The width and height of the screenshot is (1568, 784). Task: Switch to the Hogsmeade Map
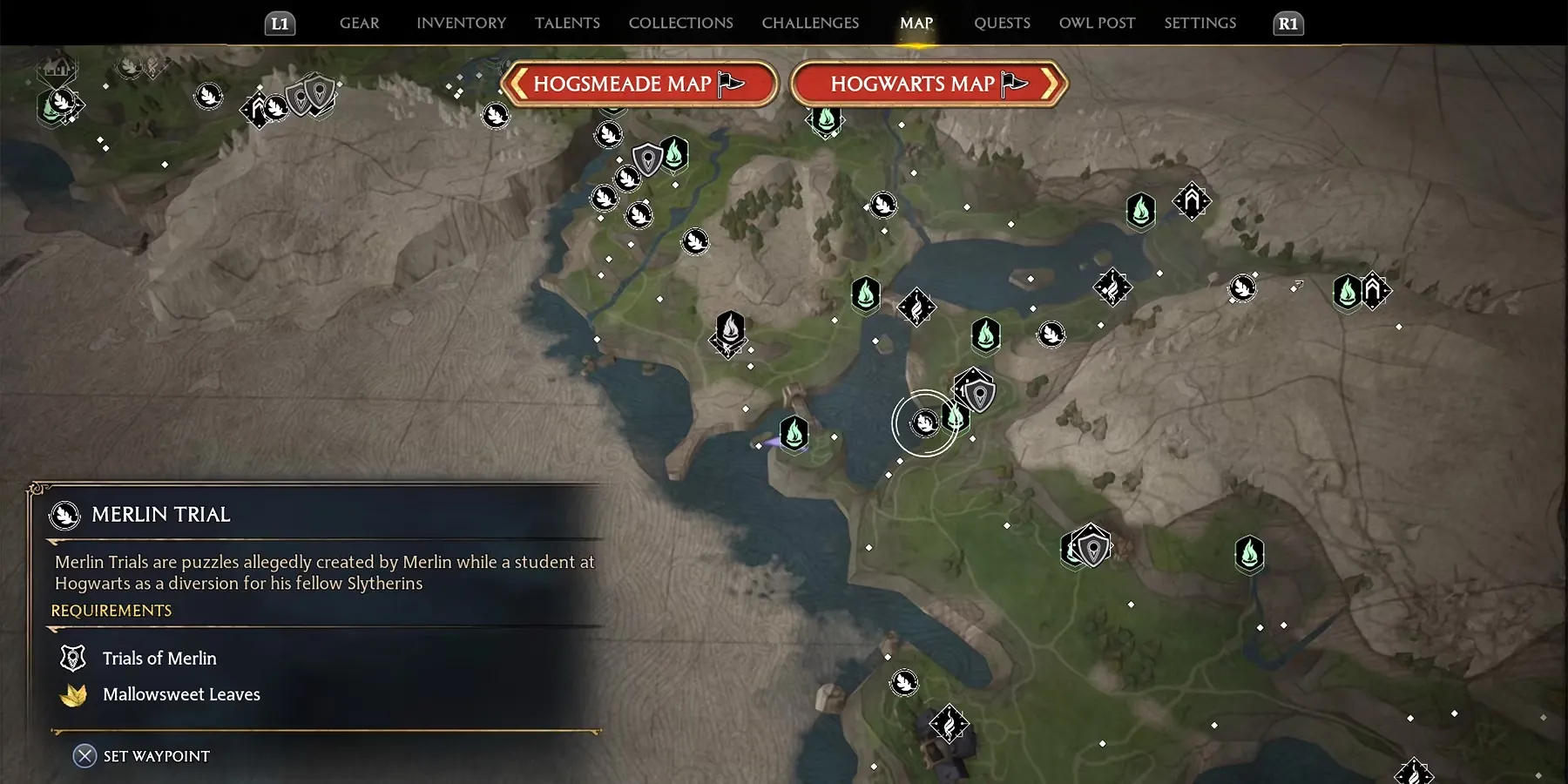pos(639,84)
